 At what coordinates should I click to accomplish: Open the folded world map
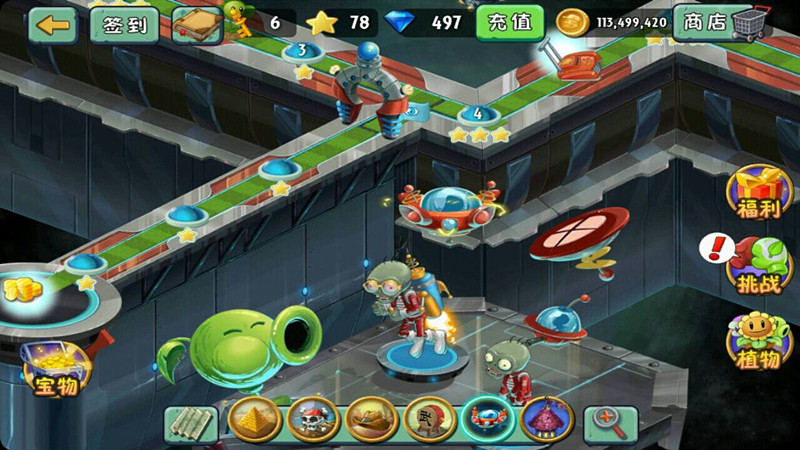click(191, 421)
